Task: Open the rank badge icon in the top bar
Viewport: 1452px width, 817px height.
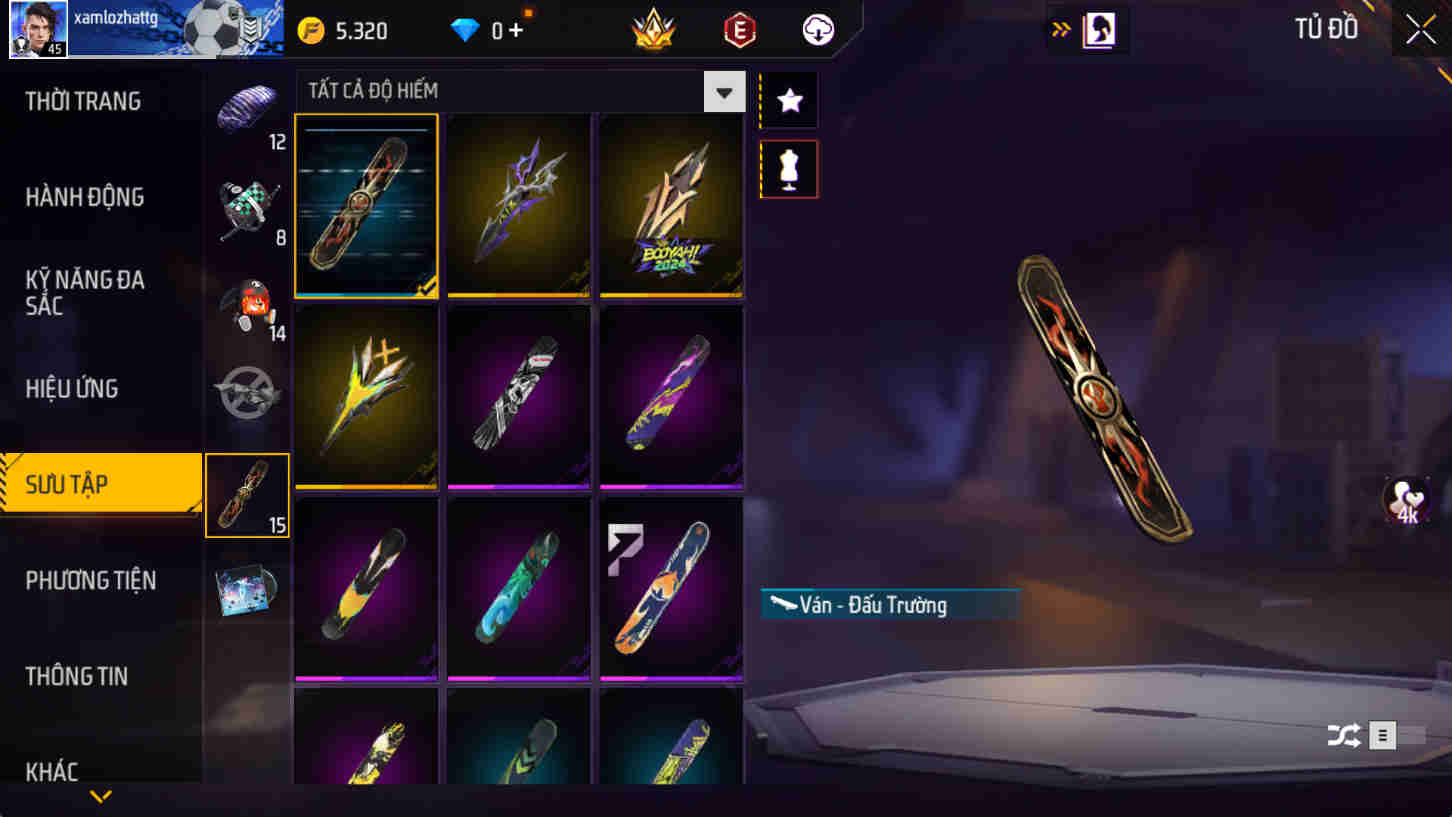Action: tap(653, 29)
